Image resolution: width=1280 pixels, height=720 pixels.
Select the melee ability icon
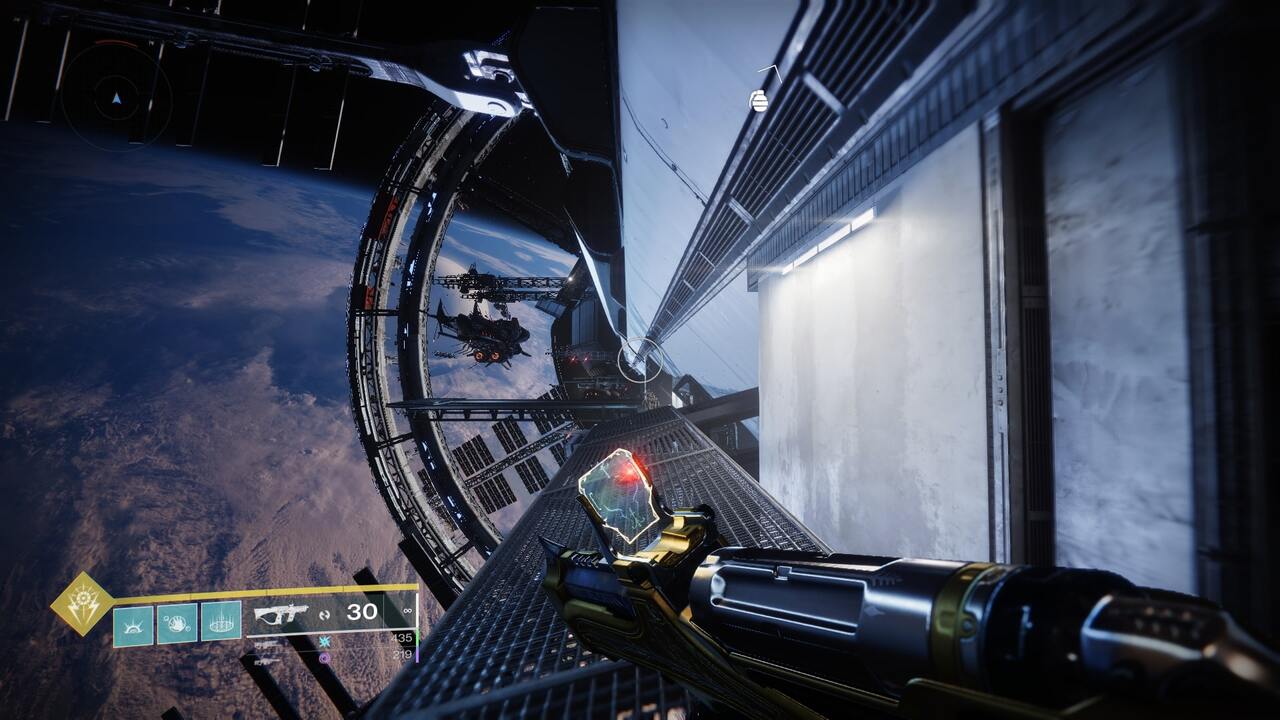(x=177, y=624)
